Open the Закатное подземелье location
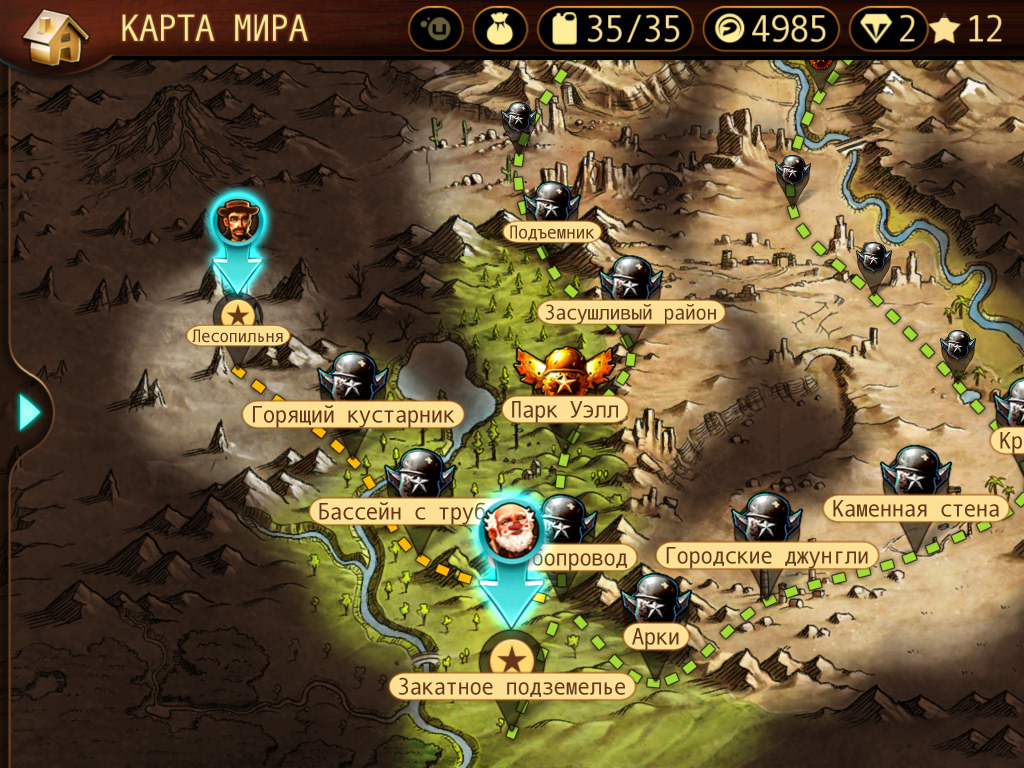 tap(511, 661)
